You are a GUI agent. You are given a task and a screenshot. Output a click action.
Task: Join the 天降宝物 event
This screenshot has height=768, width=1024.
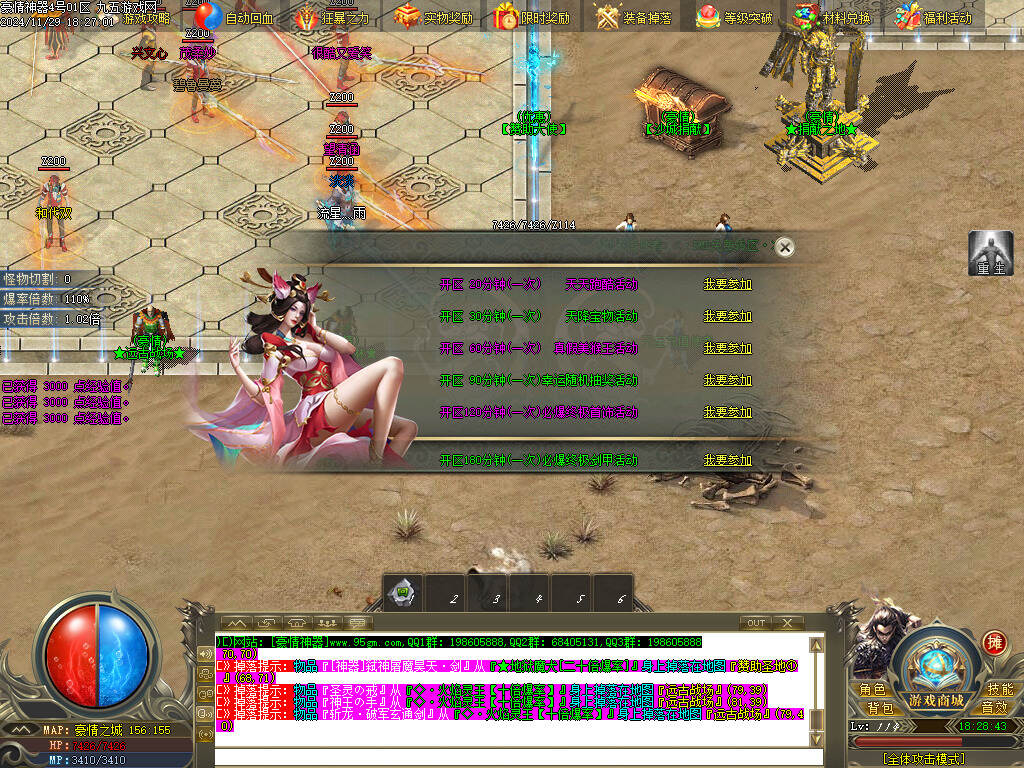(x=727, y=316)
